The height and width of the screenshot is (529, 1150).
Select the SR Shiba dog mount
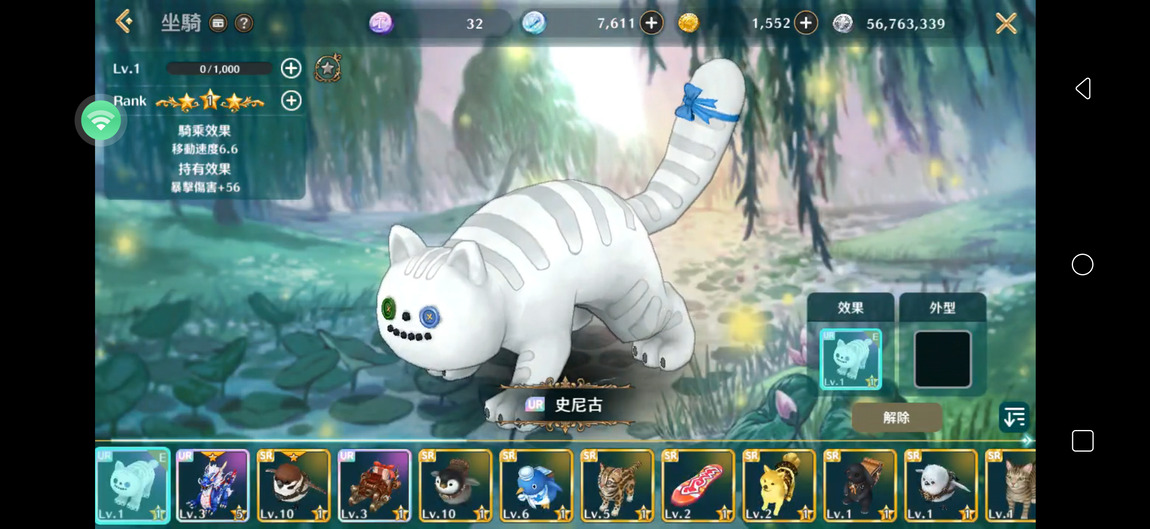(779, 485)
